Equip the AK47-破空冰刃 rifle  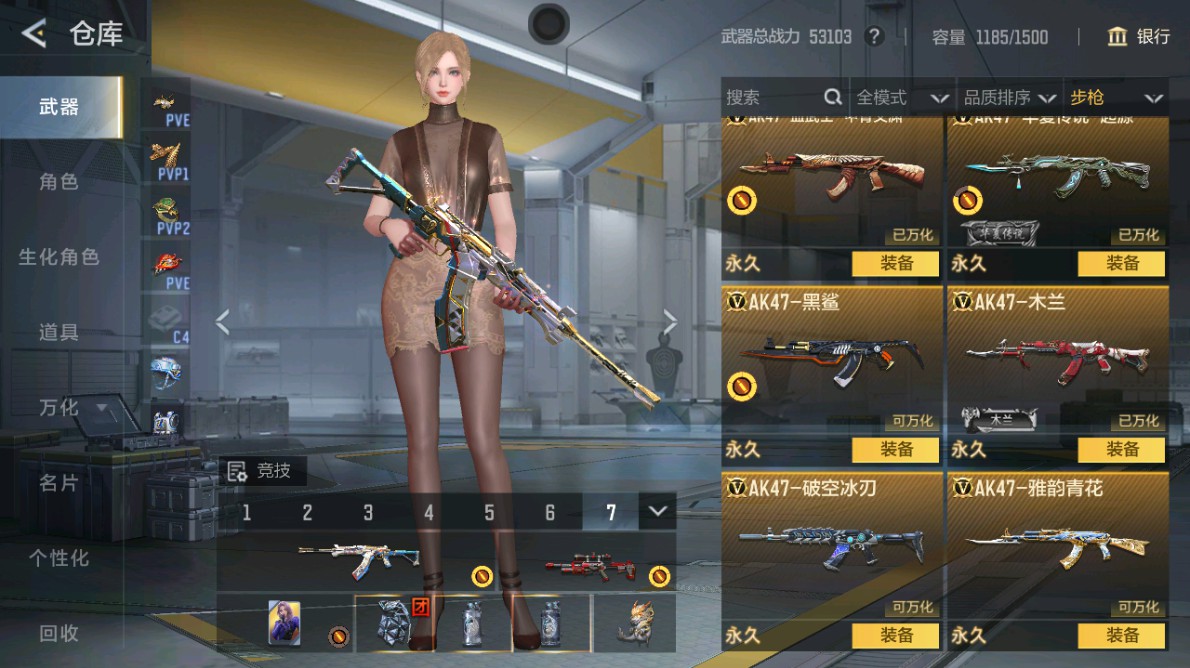[896, 635]
